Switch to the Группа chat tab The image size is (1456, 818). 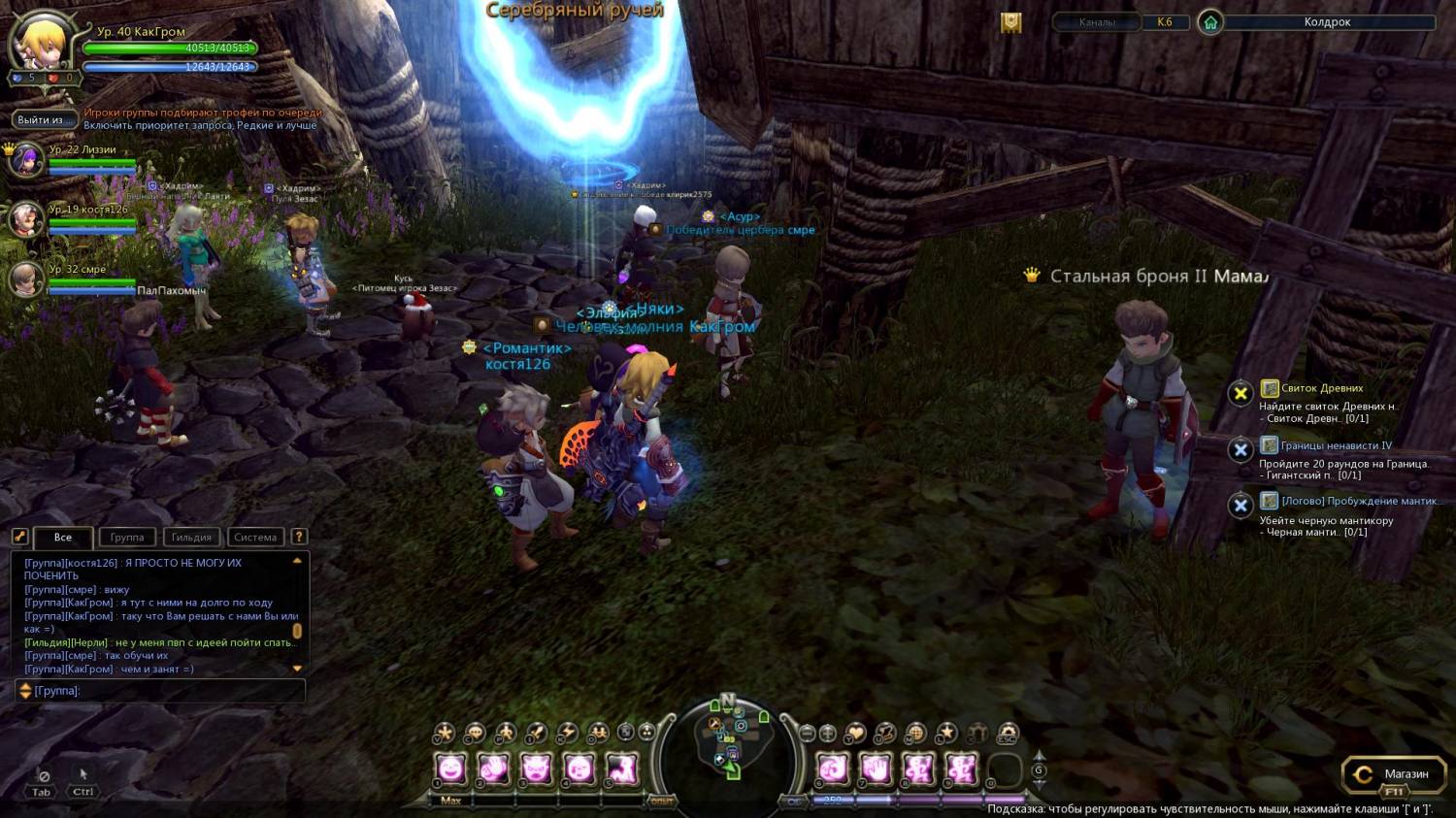coord(127,538)
